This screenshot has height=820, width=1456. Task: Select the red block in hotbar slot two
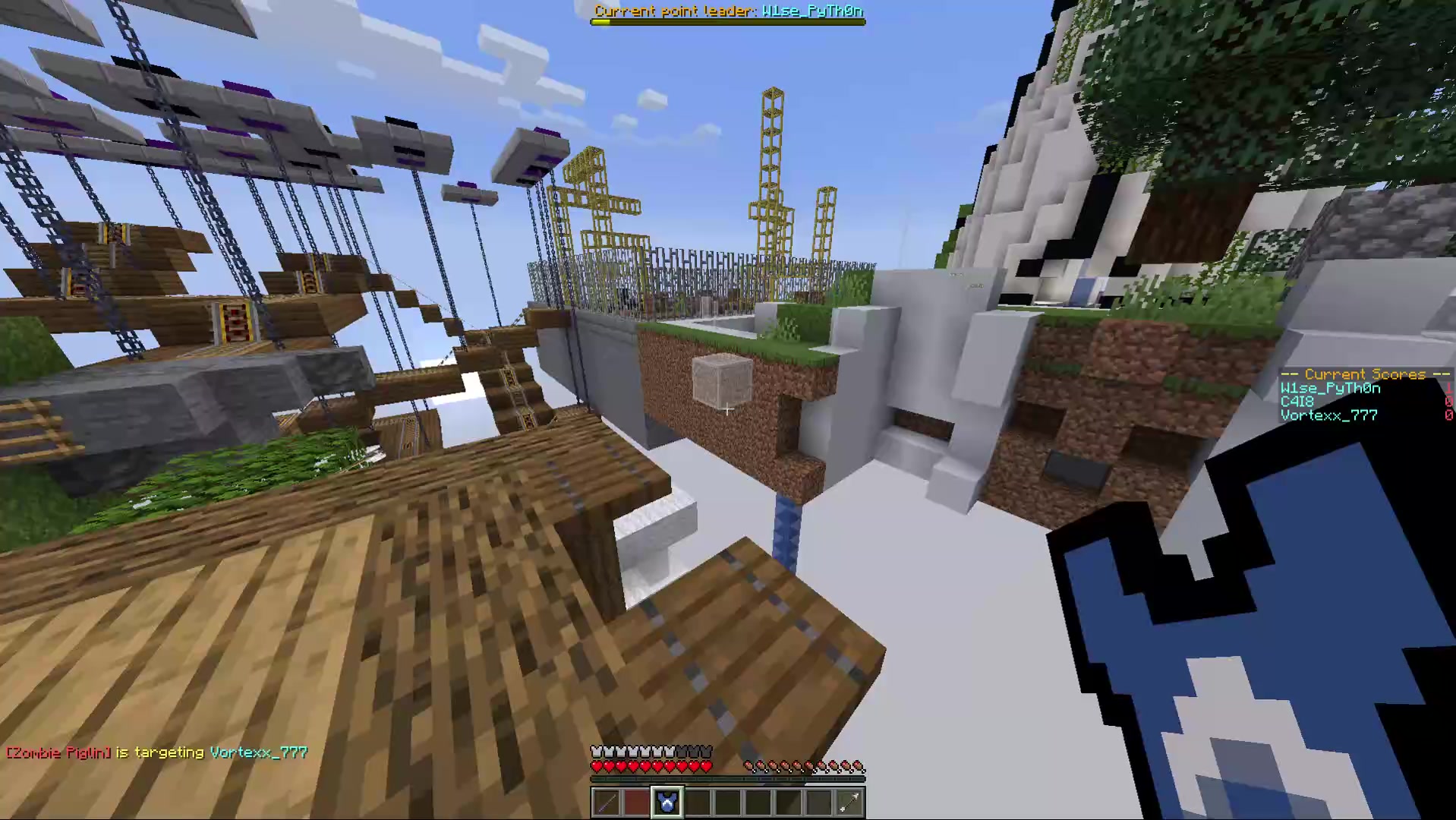[636, 803]
